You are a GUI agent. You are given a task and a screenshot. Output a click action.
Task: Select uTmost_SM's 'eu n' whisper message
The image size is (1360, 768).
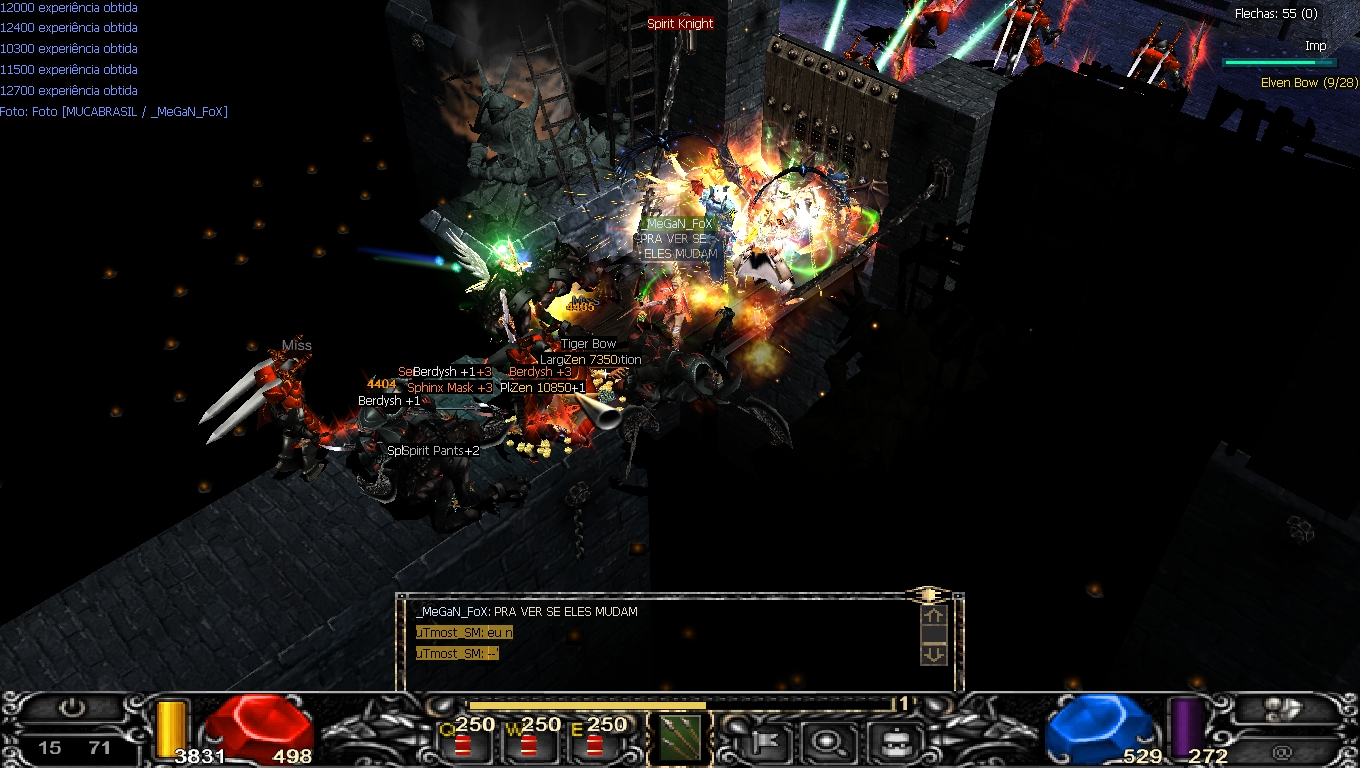(x=465, y=632)
